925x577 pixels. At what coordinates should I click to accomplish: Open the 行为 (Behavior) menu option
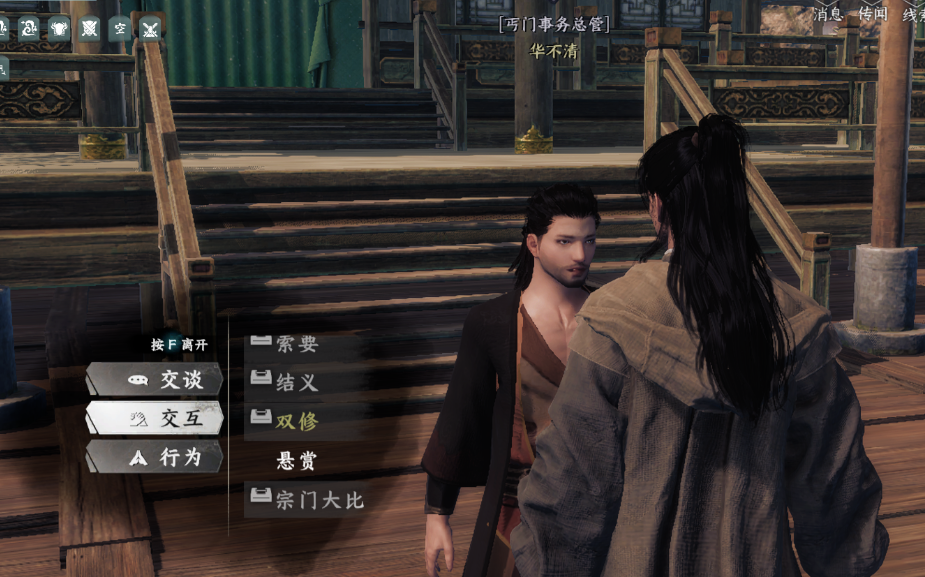point(155,457)
